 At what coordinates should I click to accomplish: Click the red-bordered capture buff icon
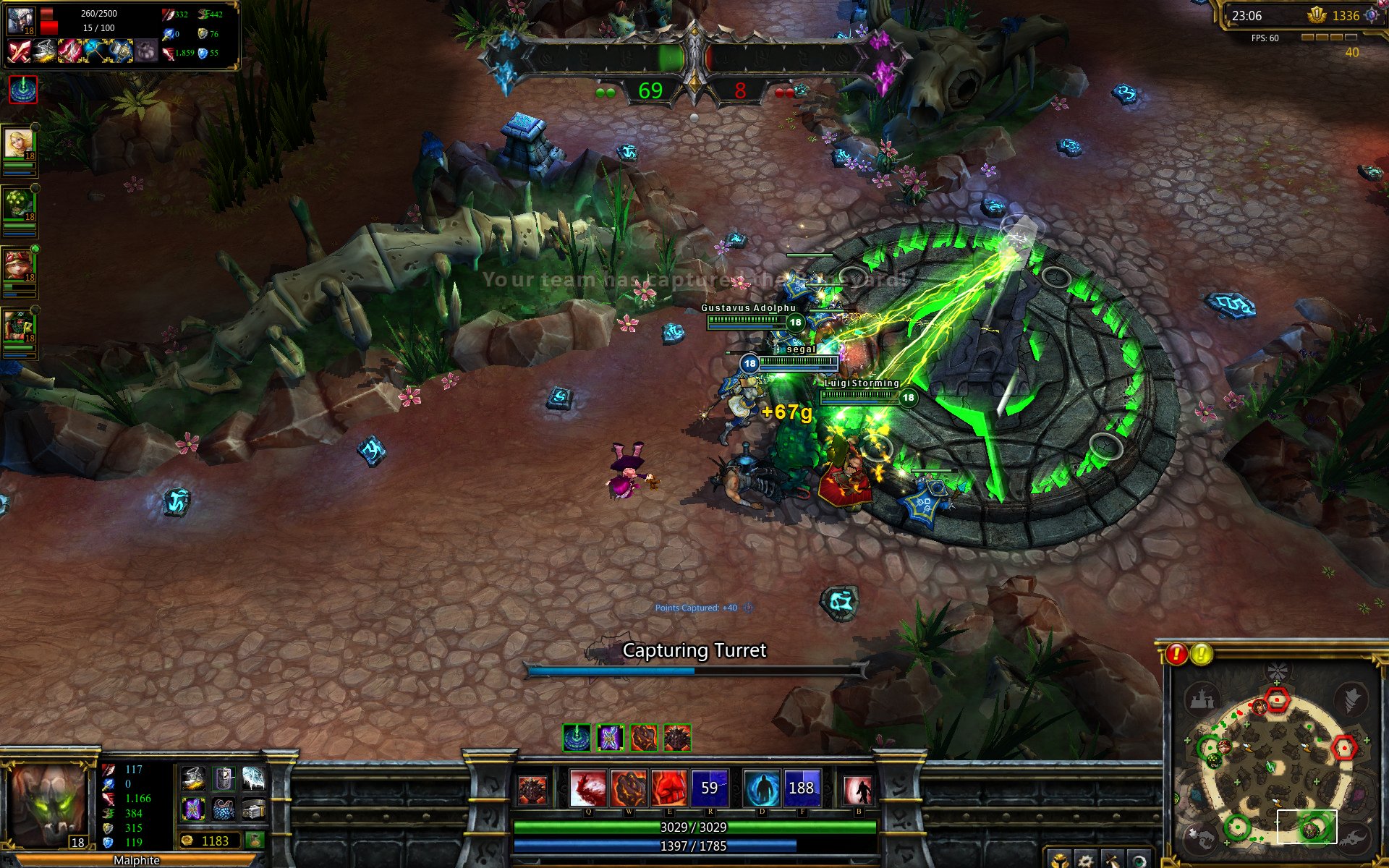pos(23,90)
